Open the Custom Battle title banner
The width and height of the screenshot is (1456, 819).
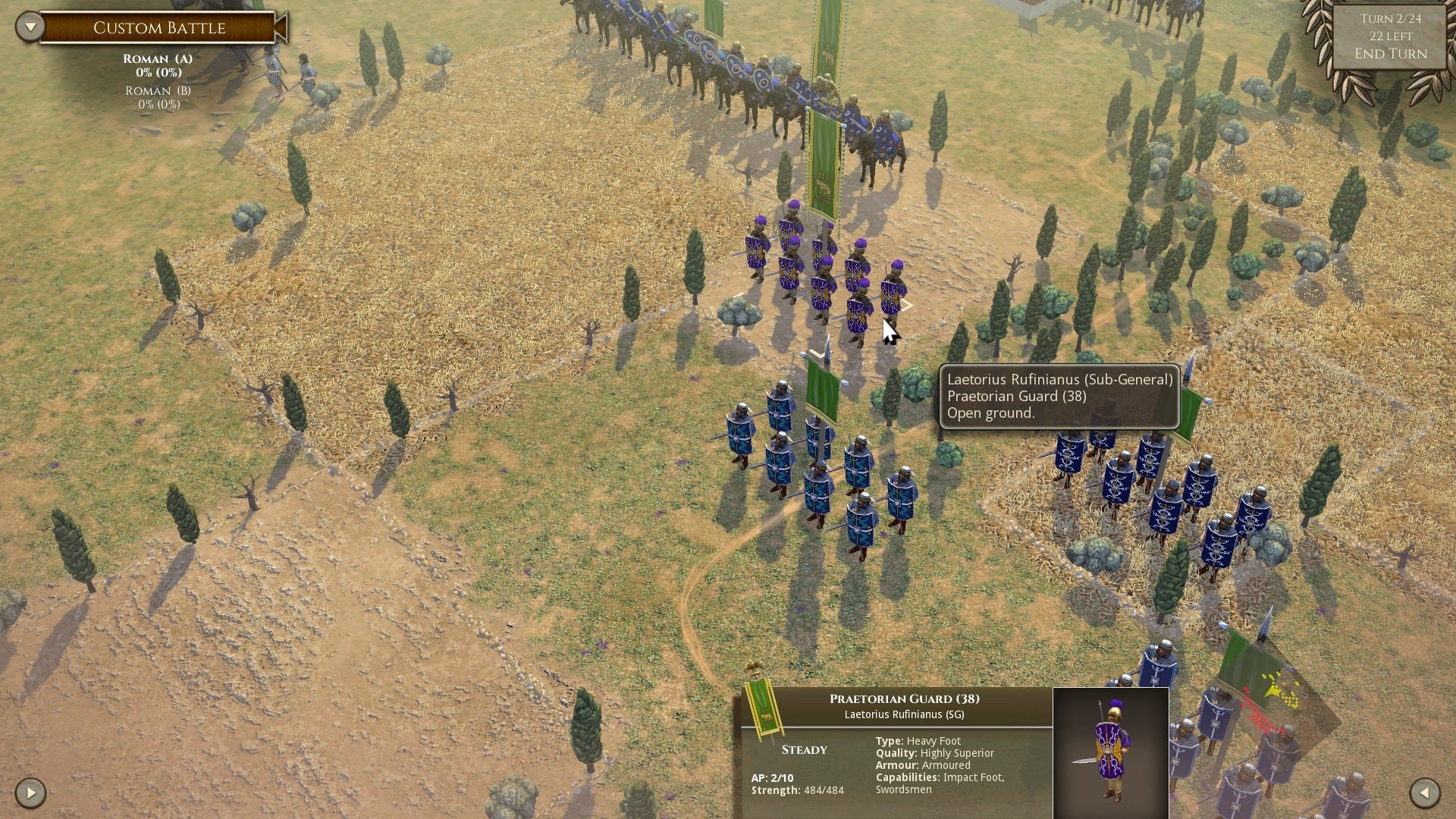pyautogui.click(x=159, y=27)
